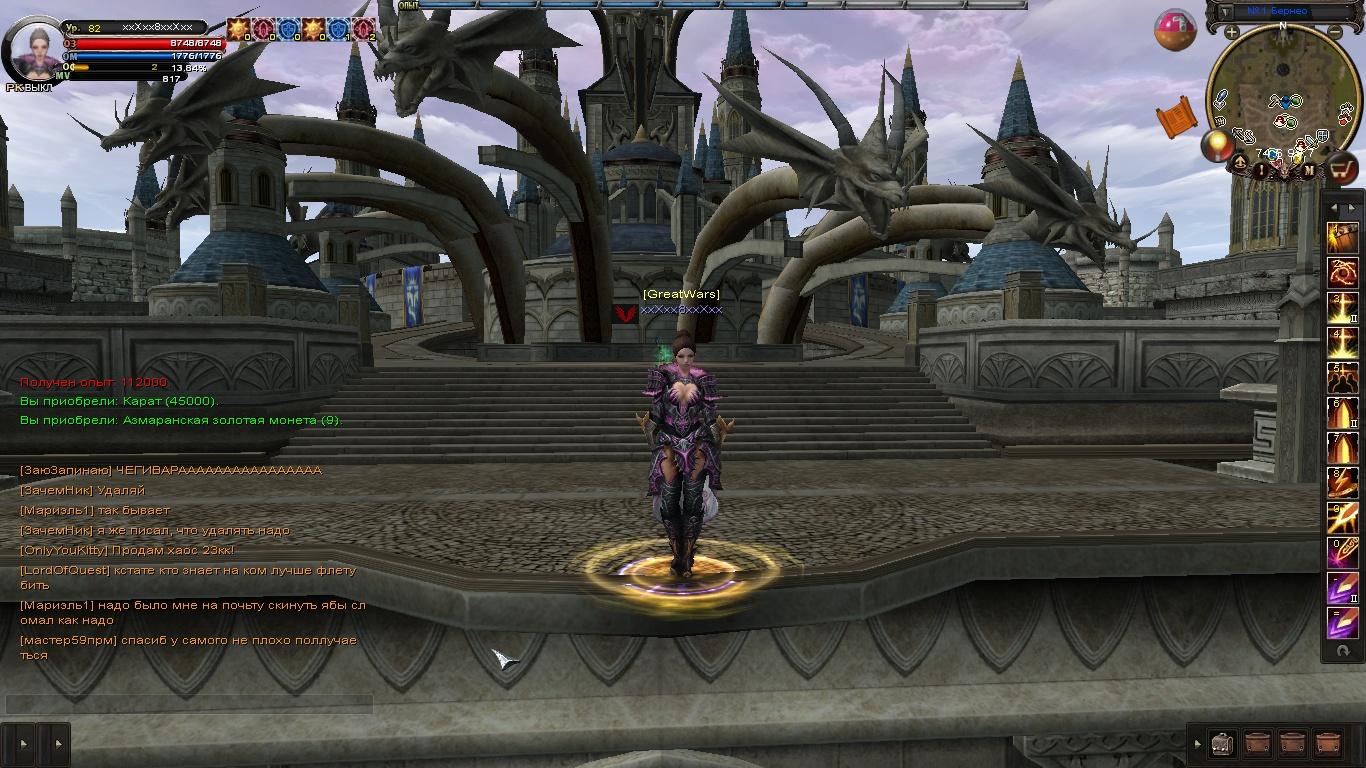Image resolution: width=1366 pixels, height=768 pixels.
Task: Click the character portrait
Action: click(34, 49)
